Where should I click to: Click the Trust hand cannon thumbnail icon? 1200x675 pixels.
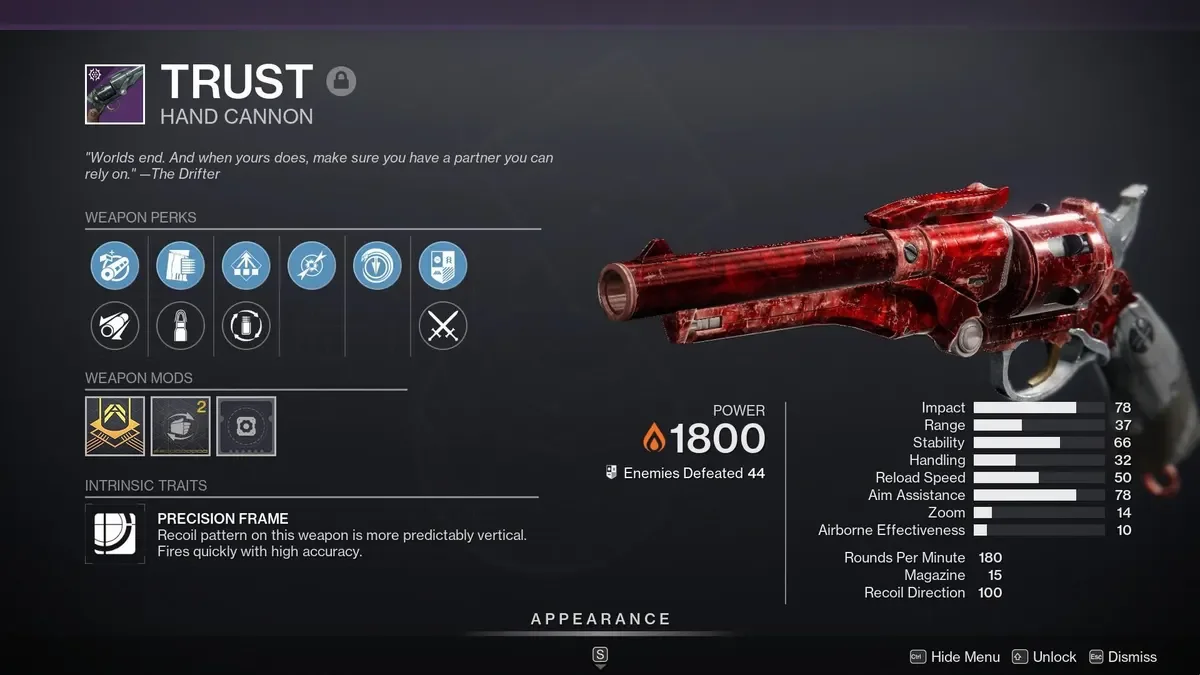(115, 94)
